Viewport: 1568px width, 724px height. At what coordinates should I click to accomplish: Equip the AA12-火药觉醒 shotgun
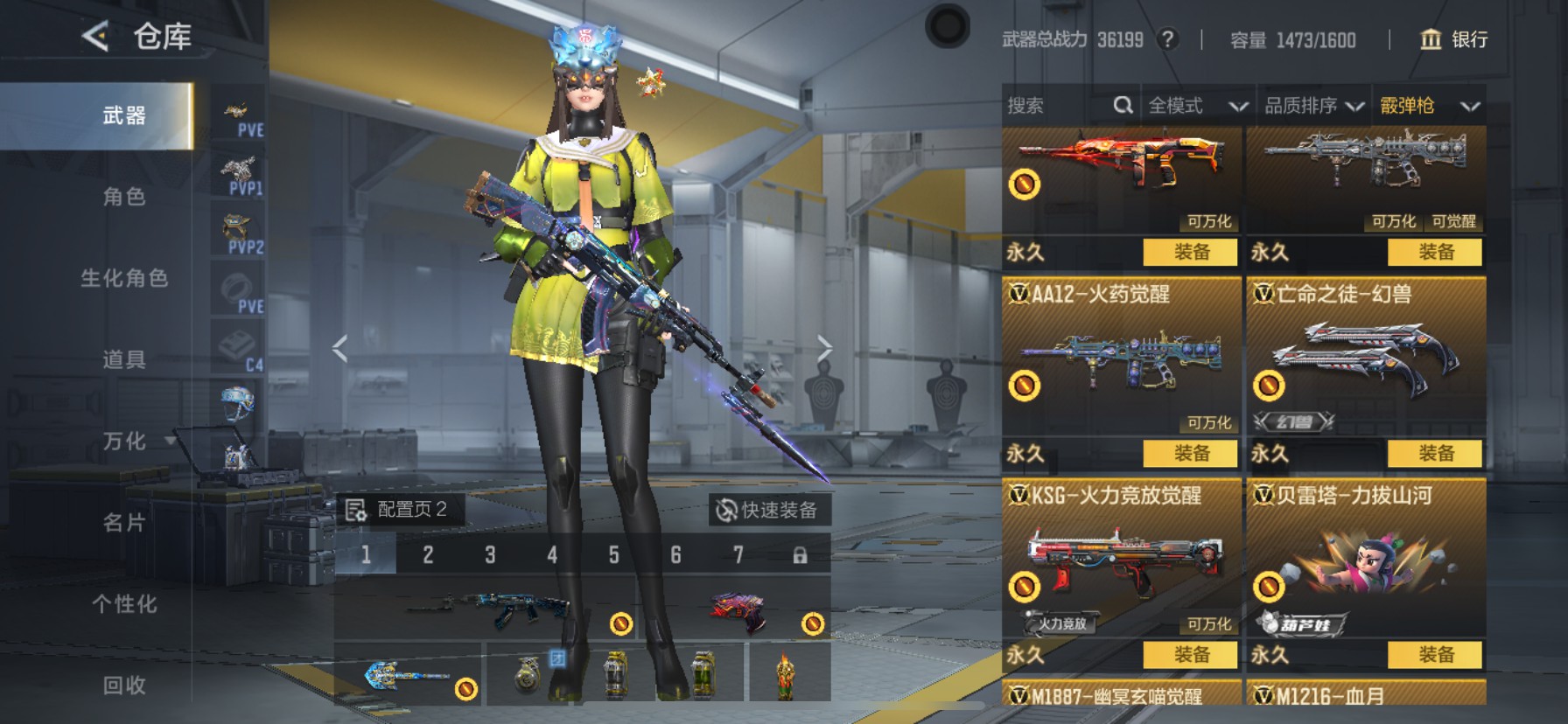(1190, 454)
